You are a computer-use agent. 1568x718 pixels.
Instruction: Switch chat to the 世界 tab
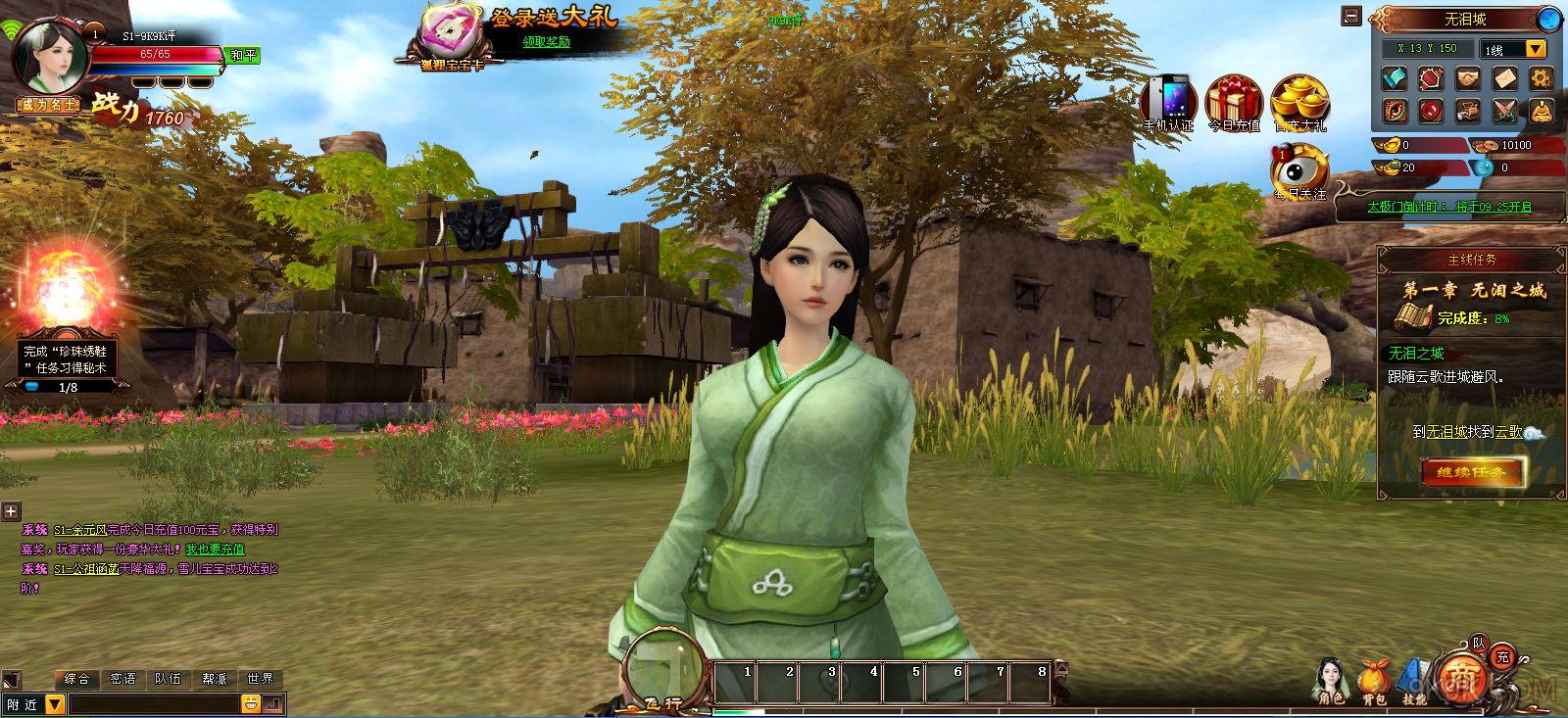[261, 678]
